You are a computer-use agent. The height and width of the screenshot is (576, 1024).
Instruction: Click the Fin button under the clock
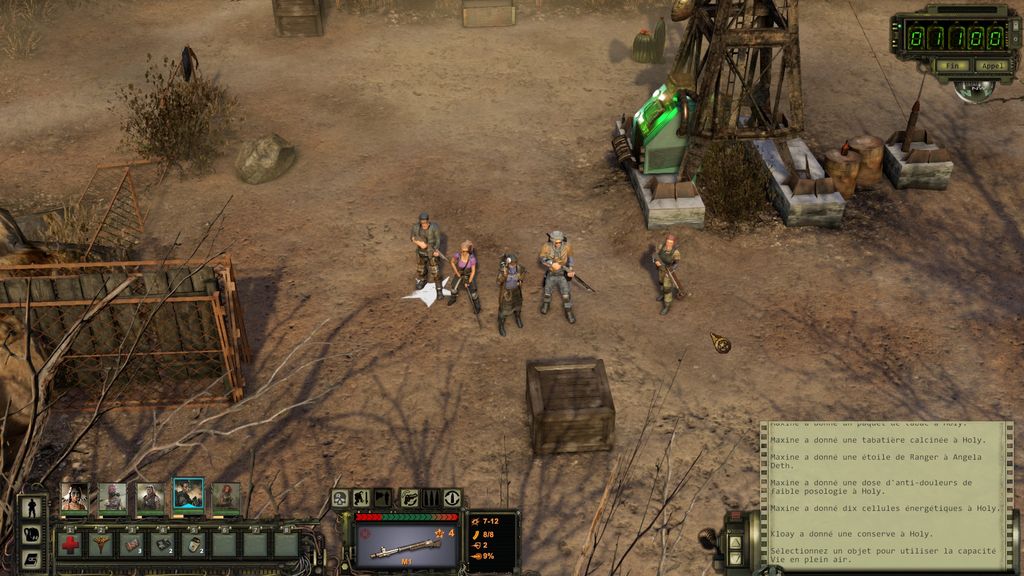click(x=953, y=66)
